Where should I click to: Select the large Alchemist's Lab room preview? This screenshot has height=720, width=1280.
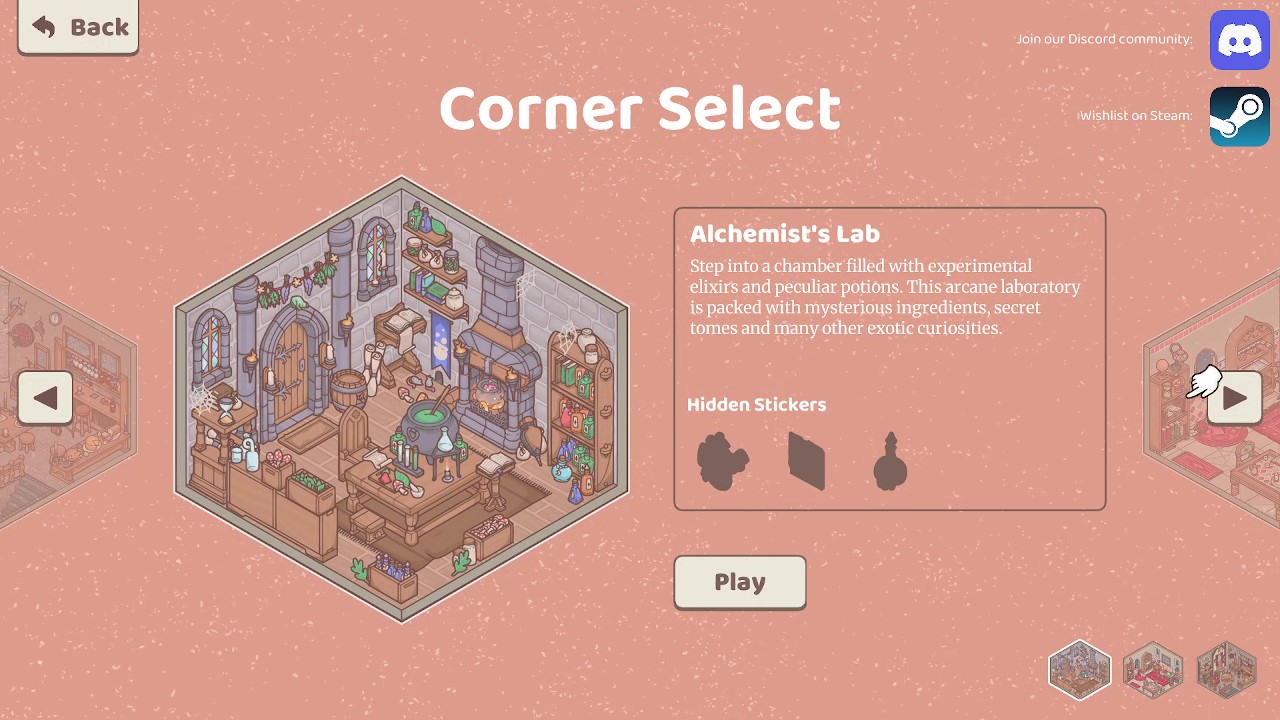tap(402, 400)
